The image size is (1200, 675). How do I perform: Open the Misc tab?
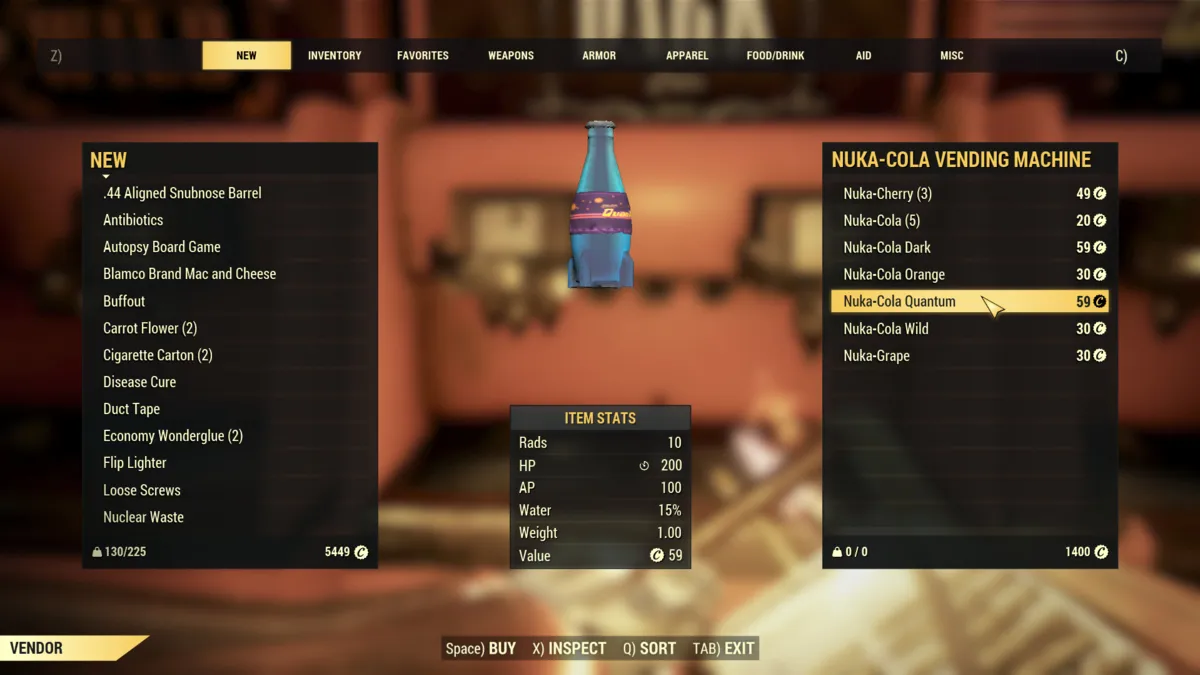(951, 56)
